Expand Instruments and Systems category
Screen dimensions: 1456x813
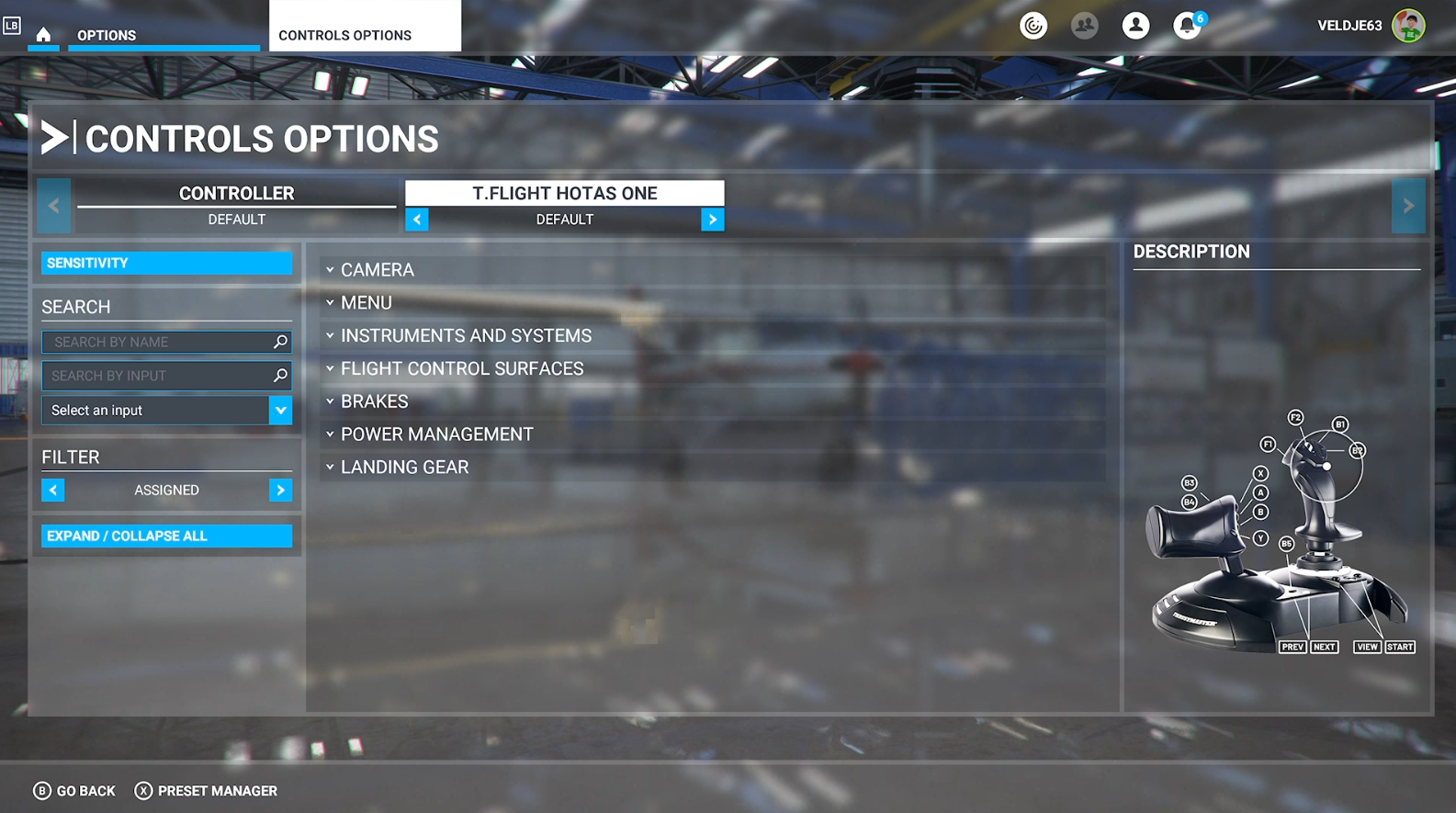(465, 336)
